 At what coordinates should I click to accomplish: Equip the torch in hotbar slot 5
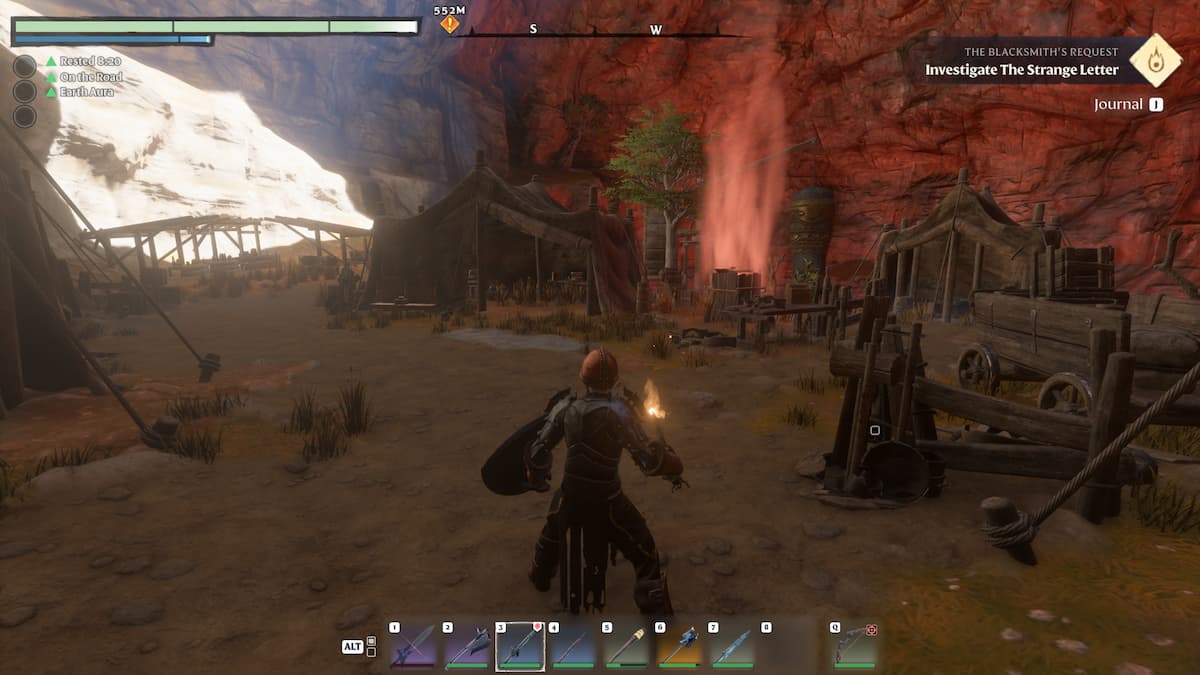(x=627, y=646)
